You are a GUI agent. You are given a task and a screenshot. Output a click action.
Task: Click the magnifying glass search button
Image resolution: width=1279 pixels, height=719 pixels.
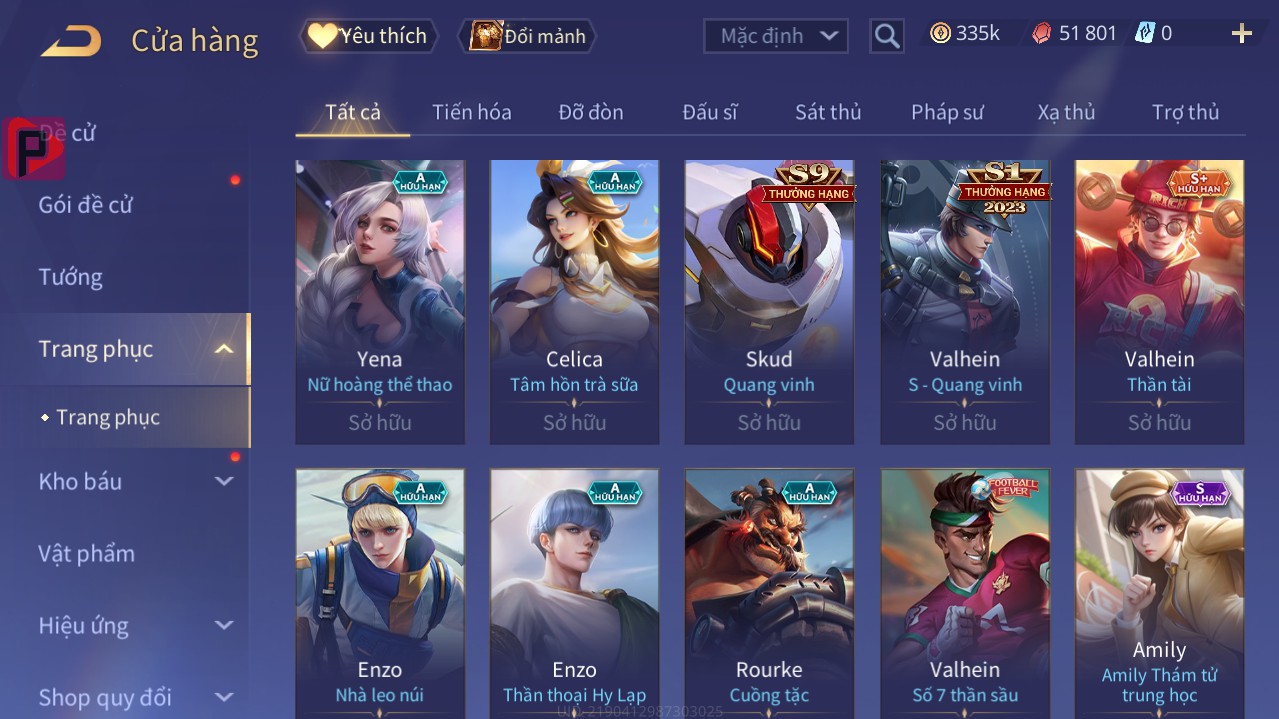(886, 36)
